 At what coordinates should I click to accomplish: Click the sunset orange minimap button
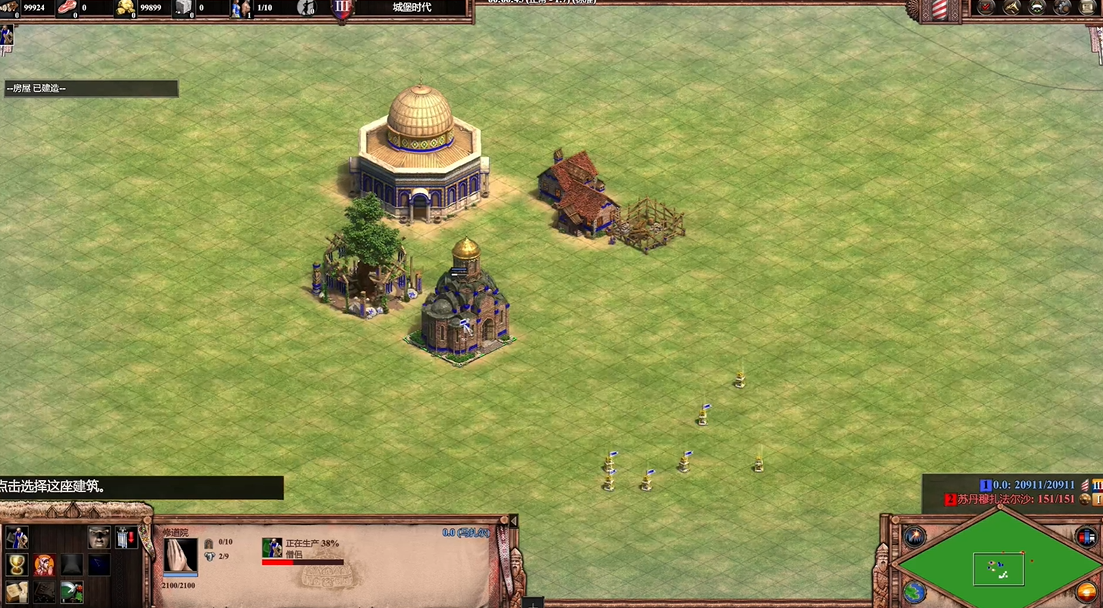tap(1086, 592)
